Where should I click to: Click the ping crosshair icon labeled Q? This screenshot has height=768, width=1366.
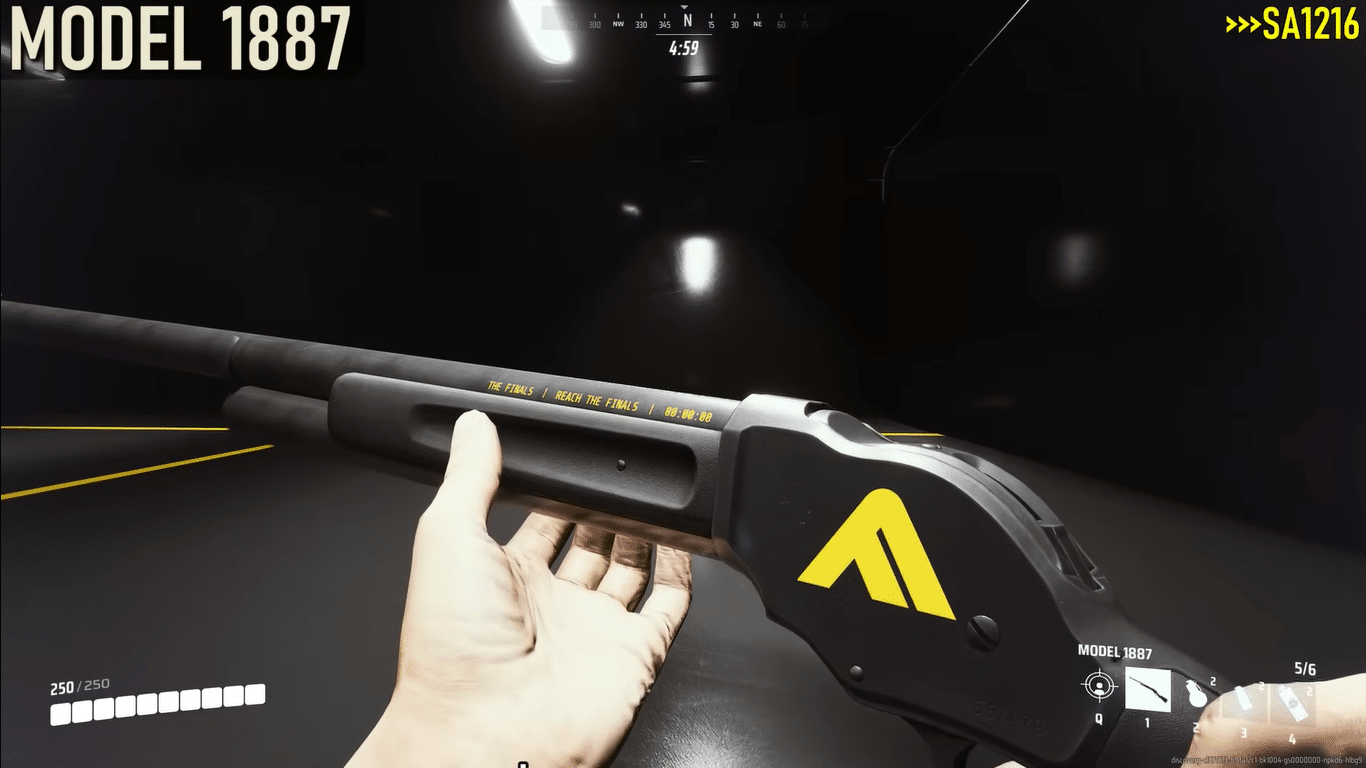coord(1099,687)
